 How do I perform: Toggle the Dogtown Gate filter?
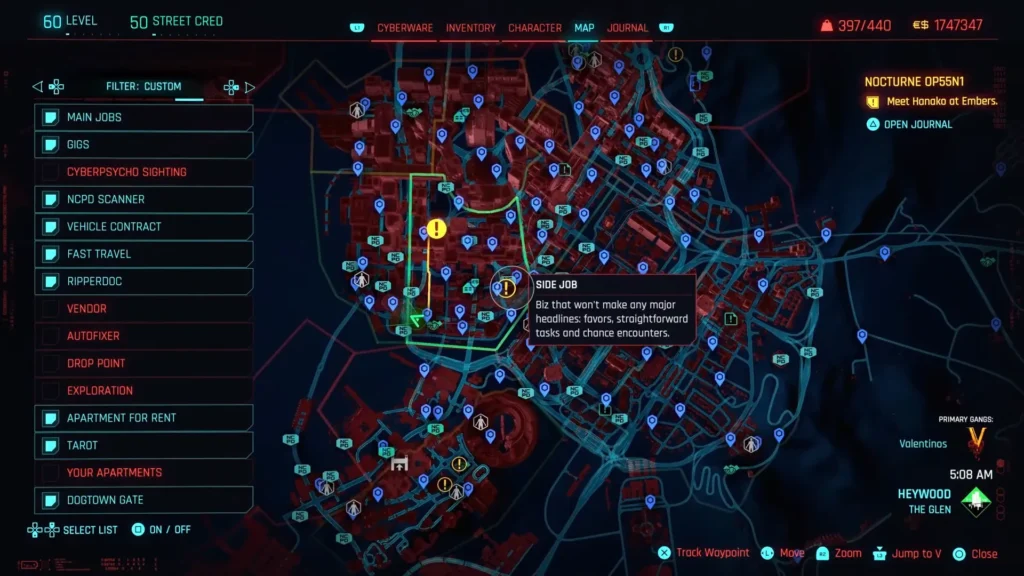pyautogui.click(x=144, y=500)
